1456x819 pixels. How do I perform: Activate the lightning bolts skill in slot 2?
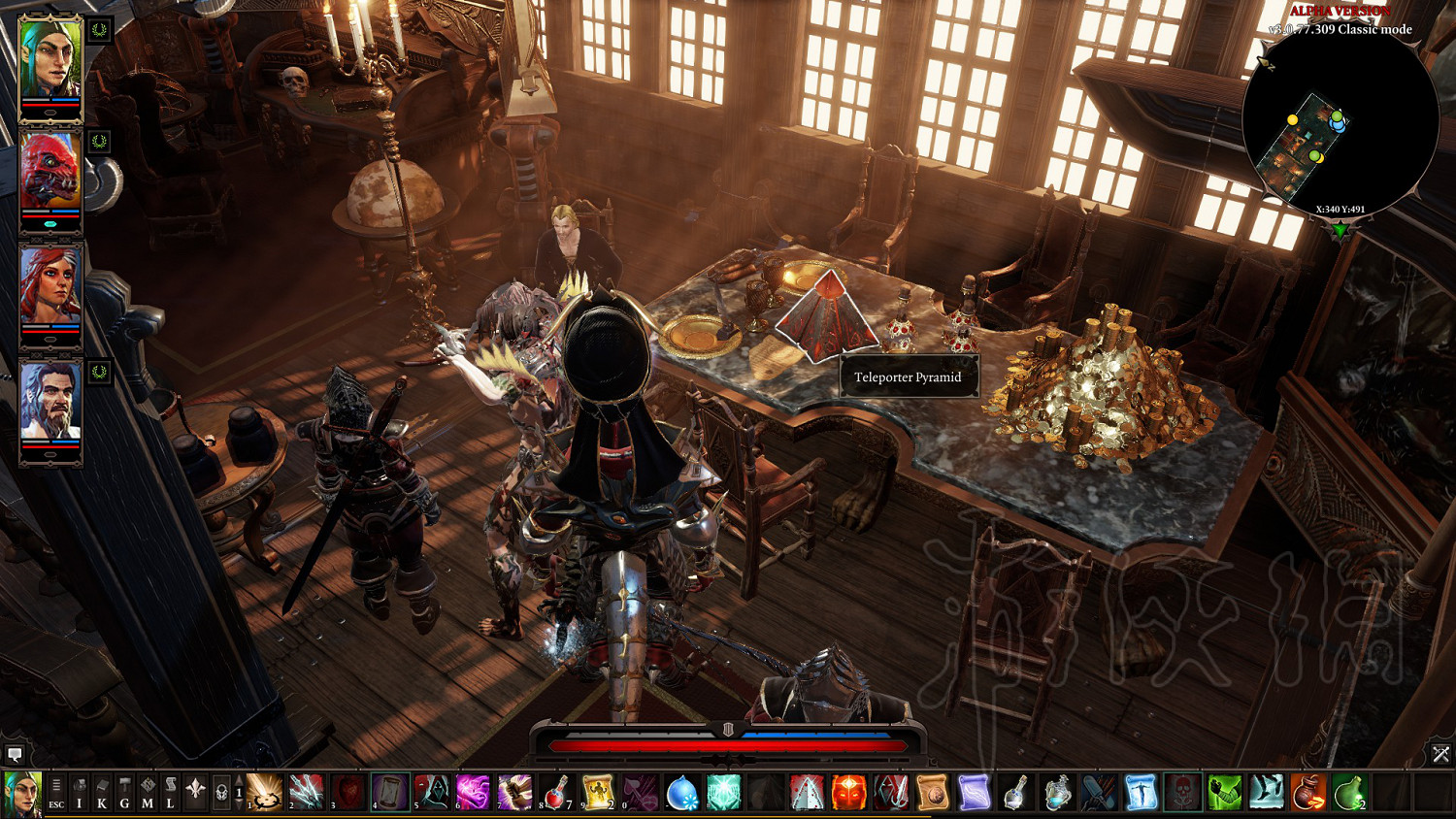307,793
